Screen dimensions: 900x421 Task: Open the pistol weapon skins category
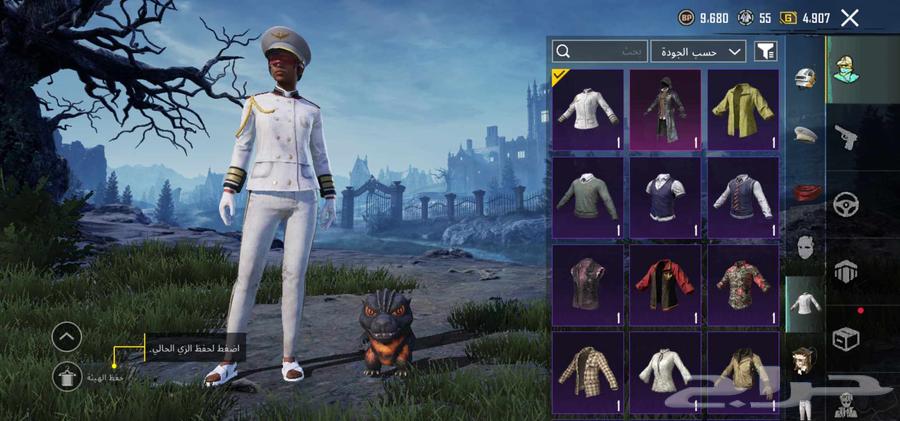click(x=846, y=137)
